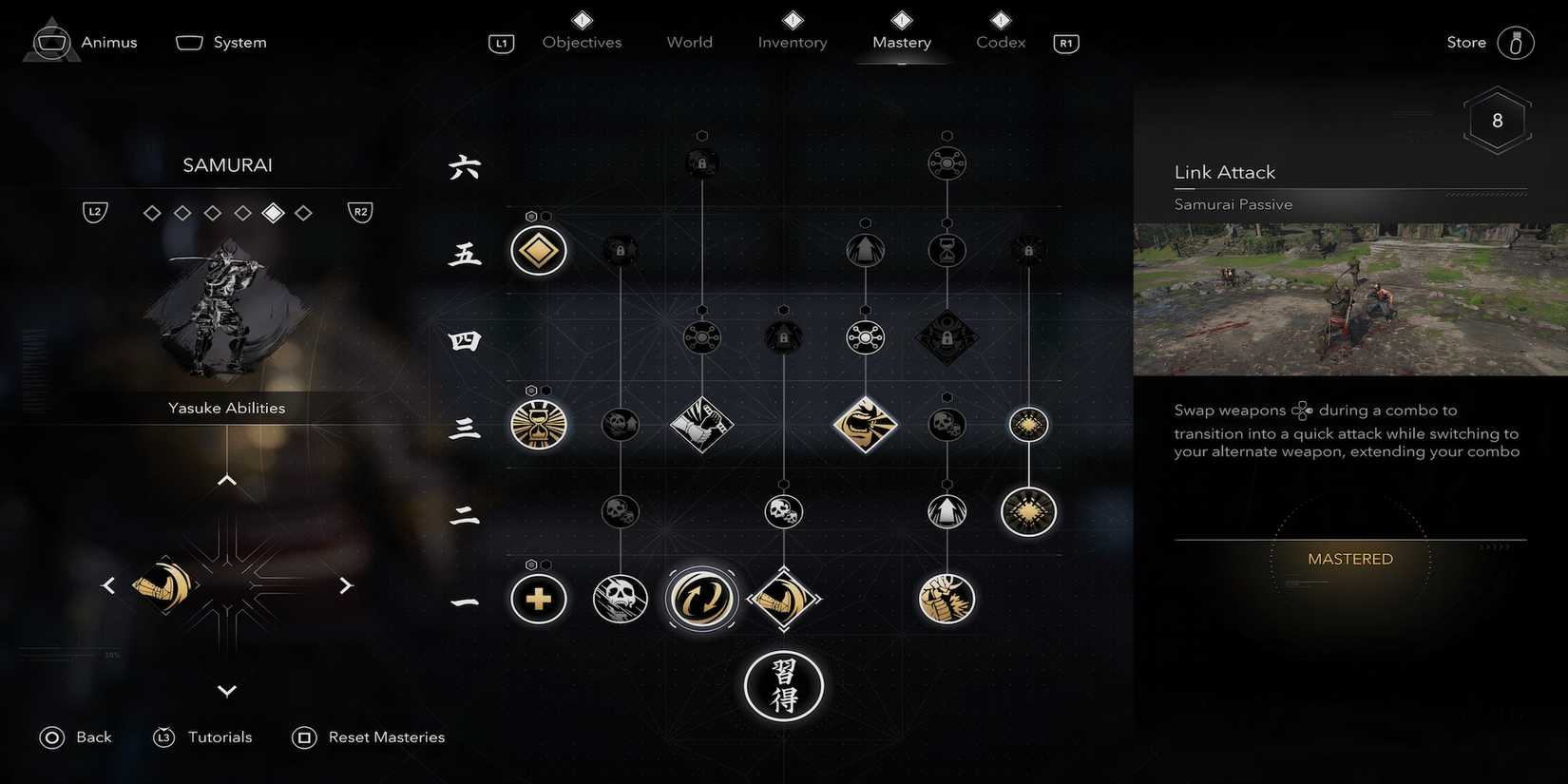Select the upward arrow mastery node in row two
The height and width of the screenshot is (784, 1568).
pyautogui.click(x=946, y=512)
